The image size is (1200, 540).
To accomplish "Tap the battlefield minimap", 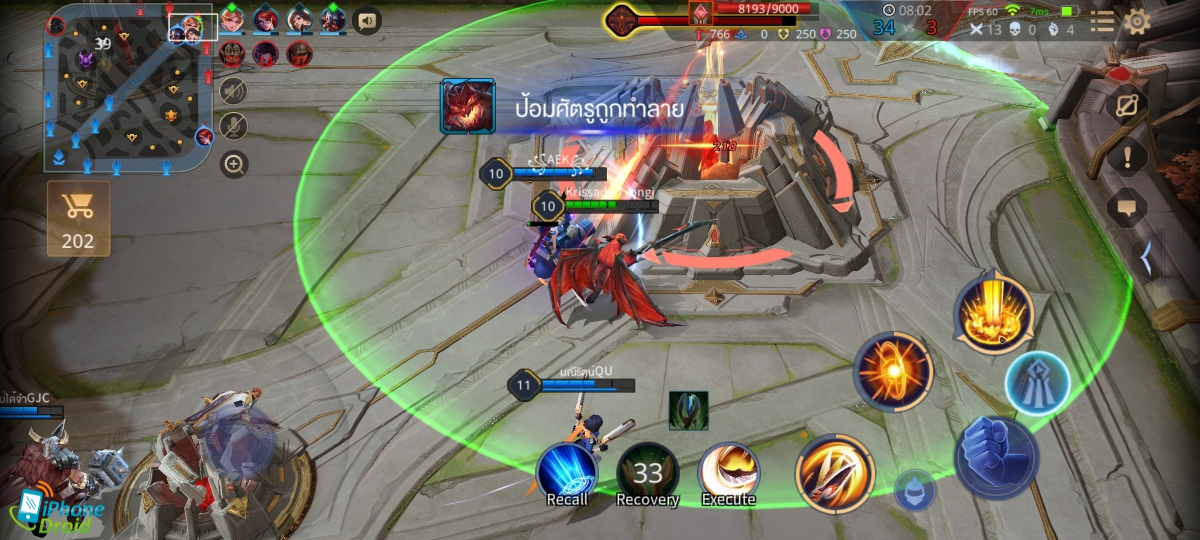I will (x=128, y=88).
